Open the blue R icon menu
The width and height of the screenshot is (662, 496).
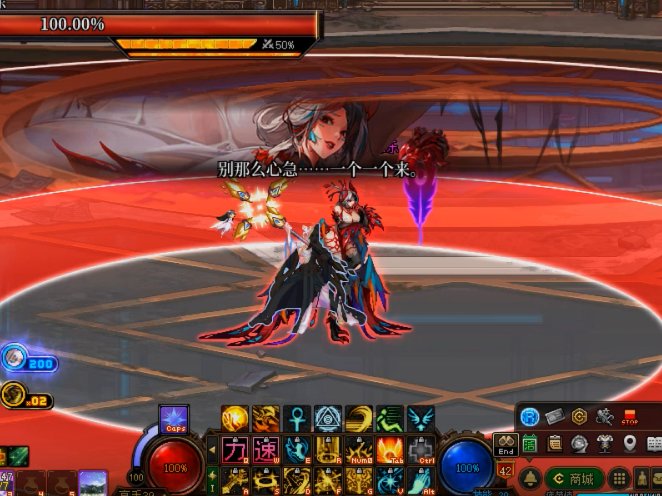click(529, 416)
